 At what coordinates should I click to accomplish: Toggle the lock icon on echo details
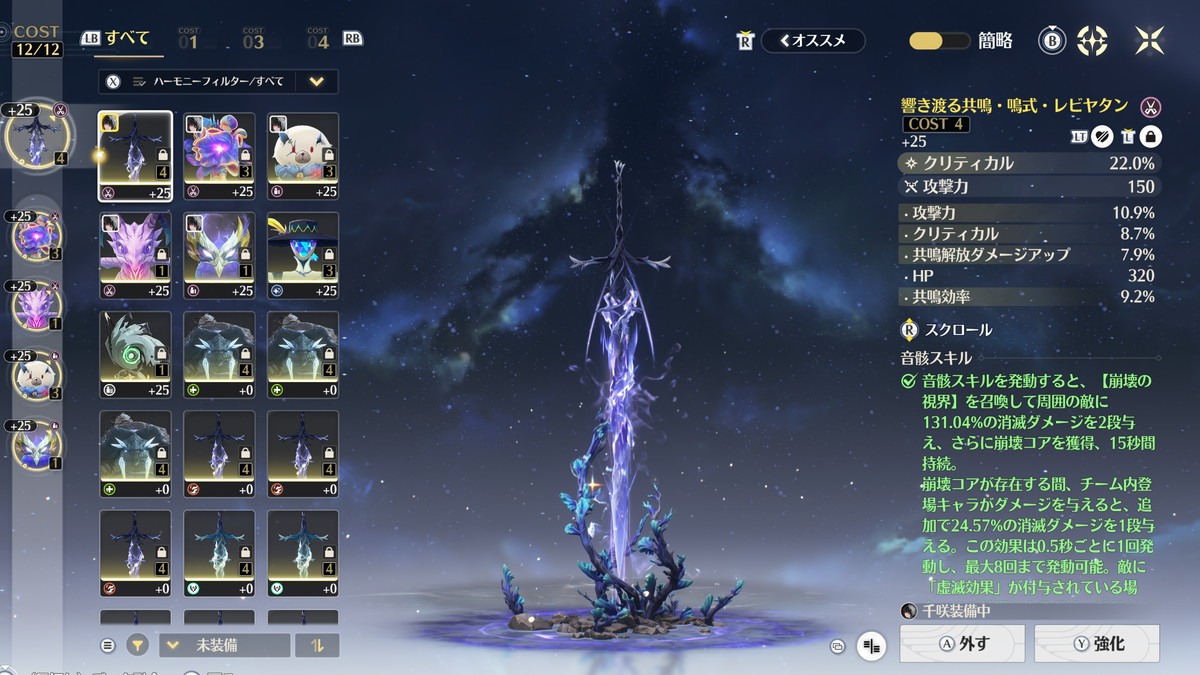click(1150, 138)
